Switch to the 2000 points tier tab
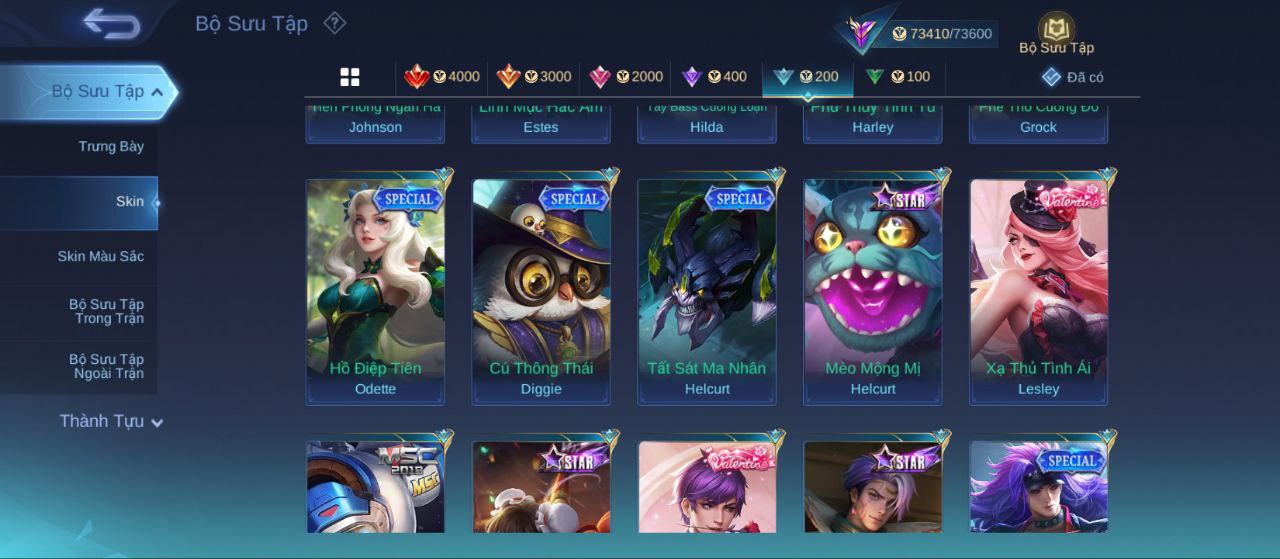Viewport: 1280px width, 559px height. tap(626, 77)
